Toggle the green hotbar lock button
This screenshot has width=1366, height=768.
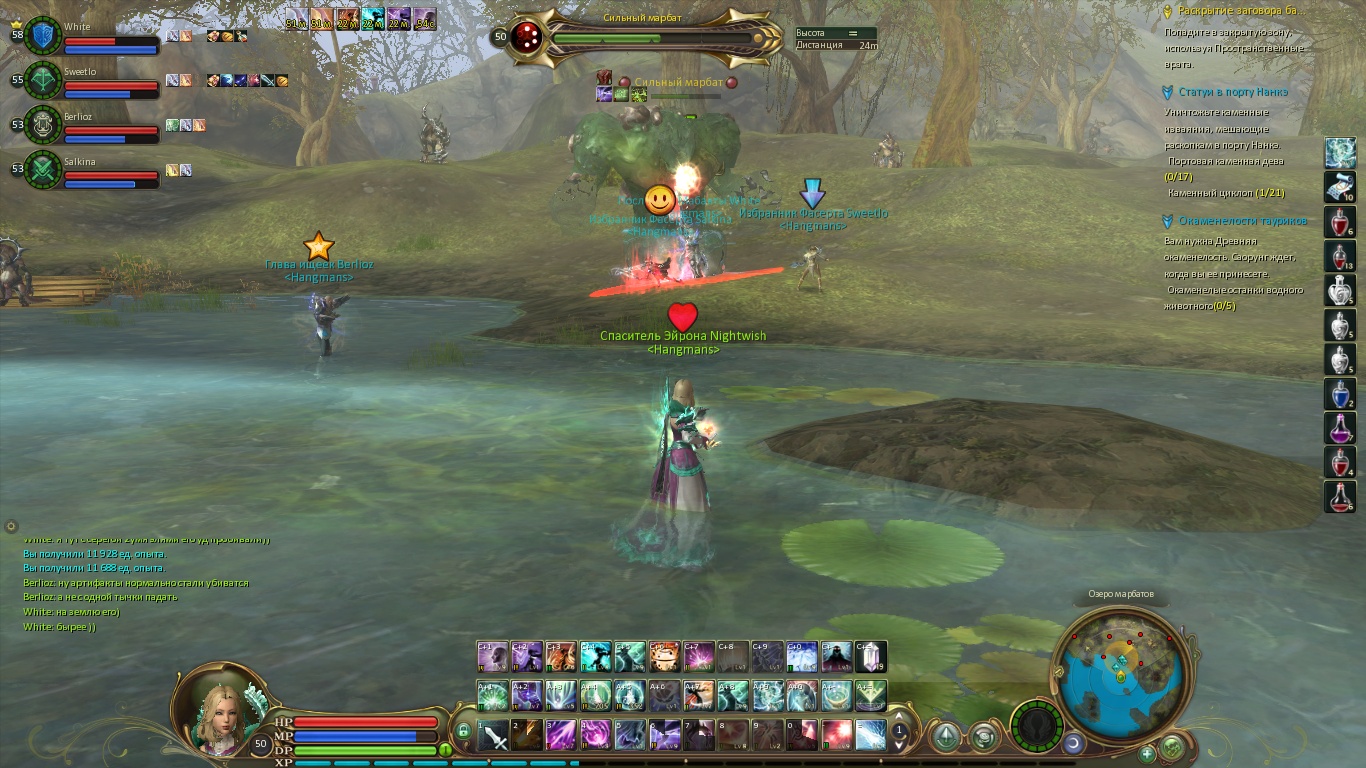click(463, 731)
